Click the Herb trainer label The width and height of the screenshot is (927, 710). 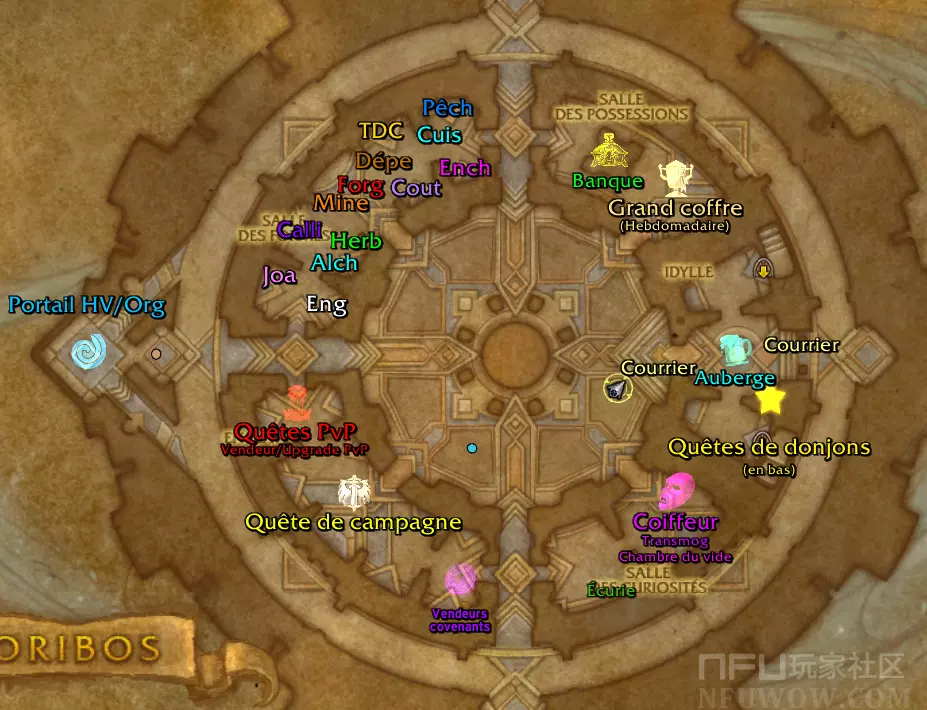pos(356,241)
